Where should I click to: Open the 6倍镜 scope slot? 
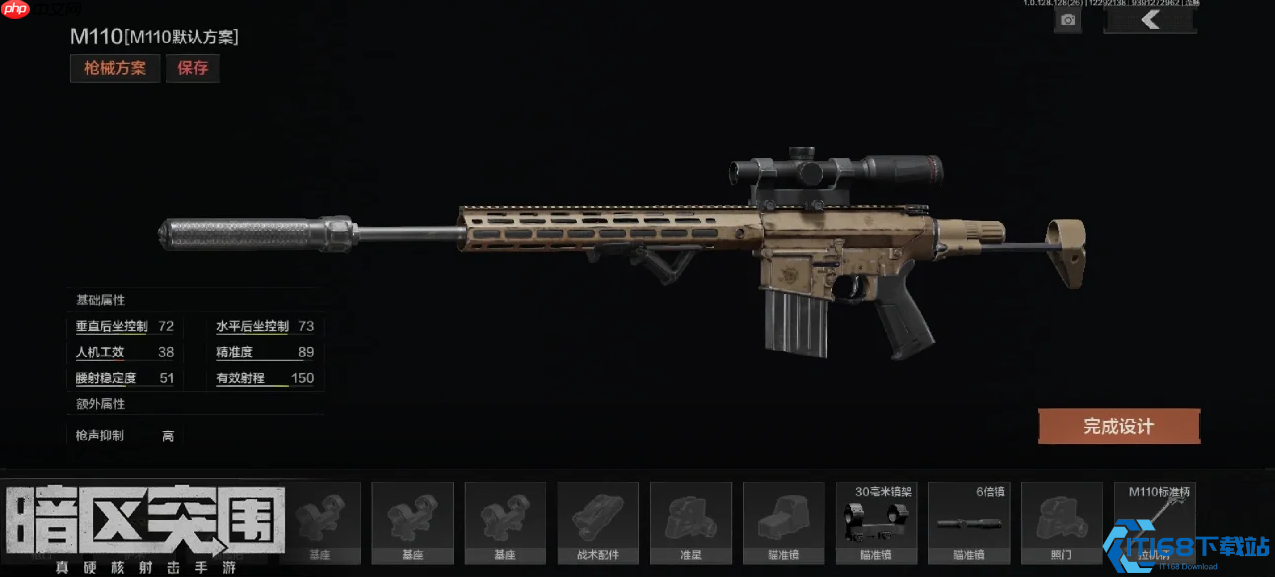pos(969,522)
